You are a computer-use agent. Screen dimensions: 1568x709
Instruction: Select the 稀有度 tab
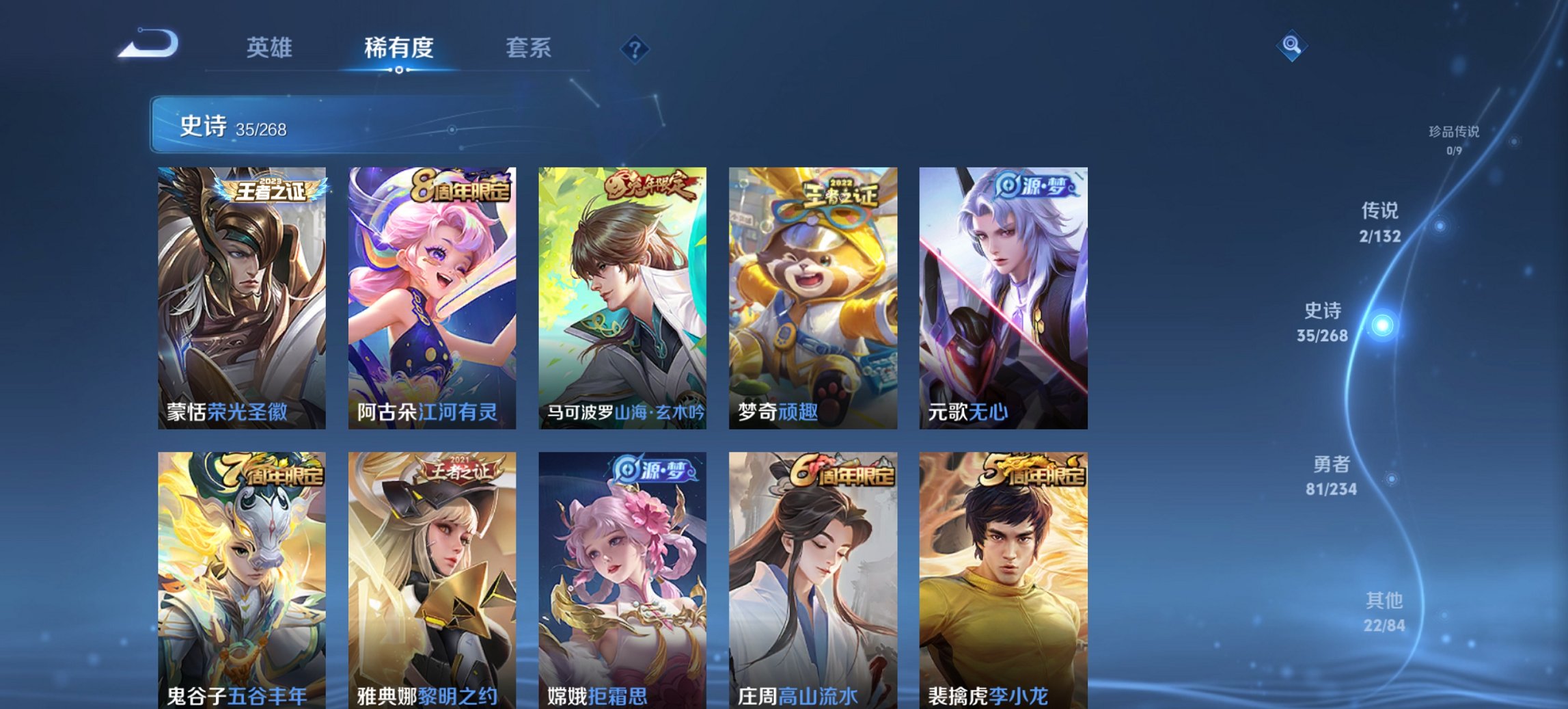point(400,48)
